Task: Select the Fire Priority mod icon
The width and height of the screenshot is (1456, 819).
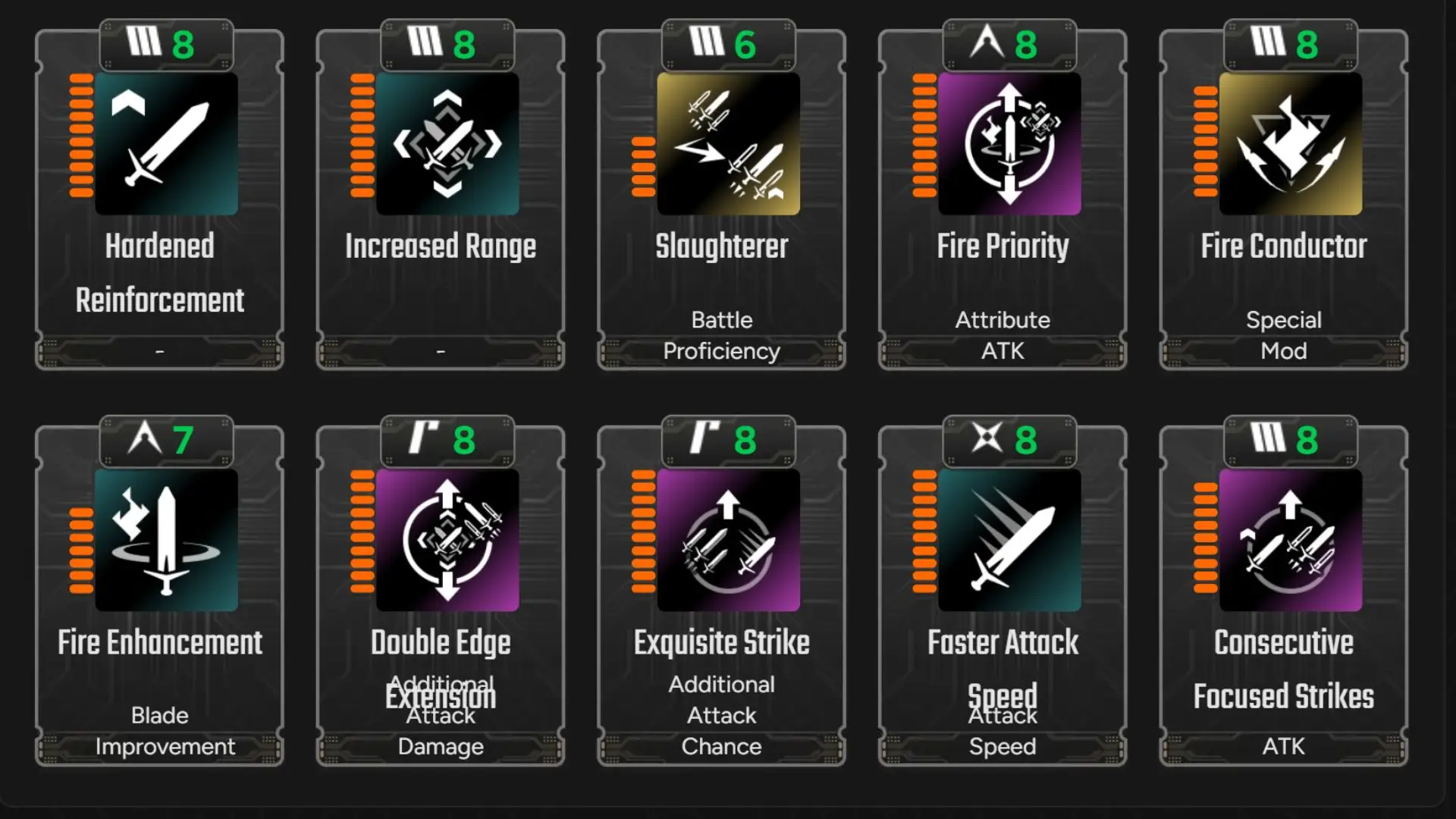Action: [x=1009, y=144]
